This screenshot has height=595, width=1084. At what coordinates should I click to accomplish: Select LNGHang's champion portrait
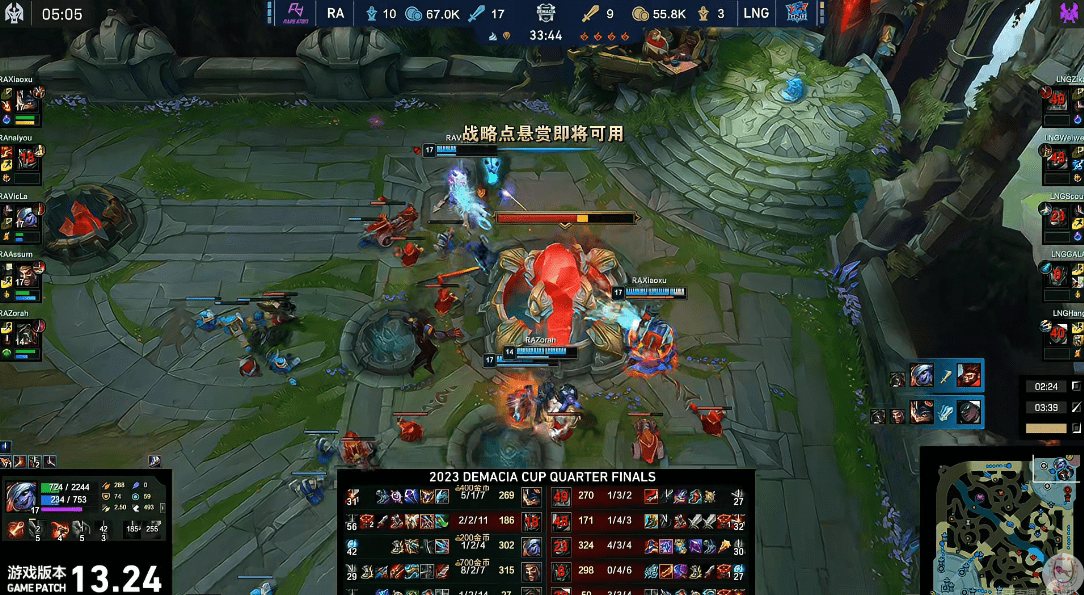1058,333
